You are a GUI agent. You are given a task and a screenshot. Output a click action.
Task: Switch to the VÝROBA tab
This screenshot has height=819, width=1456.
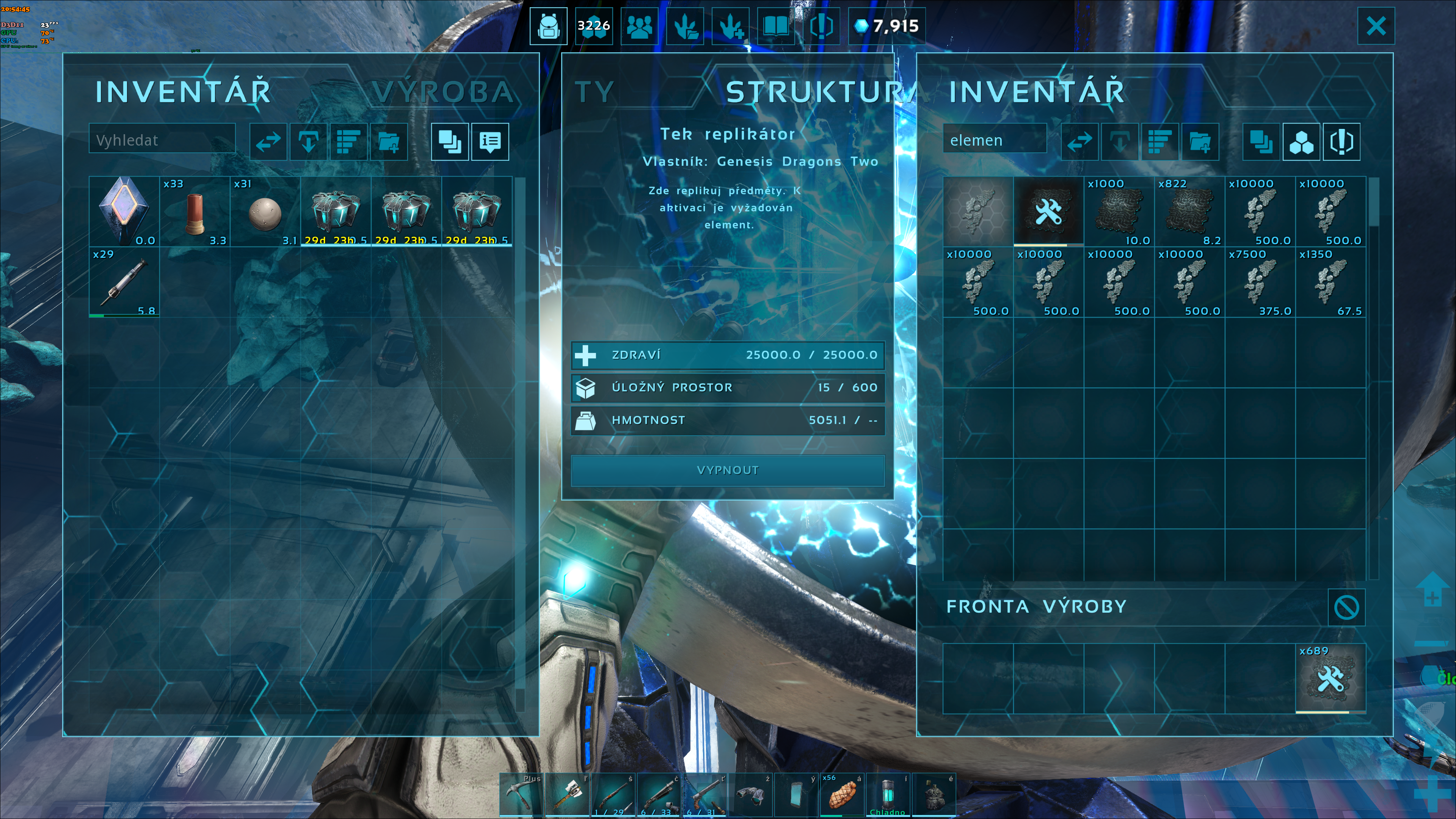pos(442,92)
